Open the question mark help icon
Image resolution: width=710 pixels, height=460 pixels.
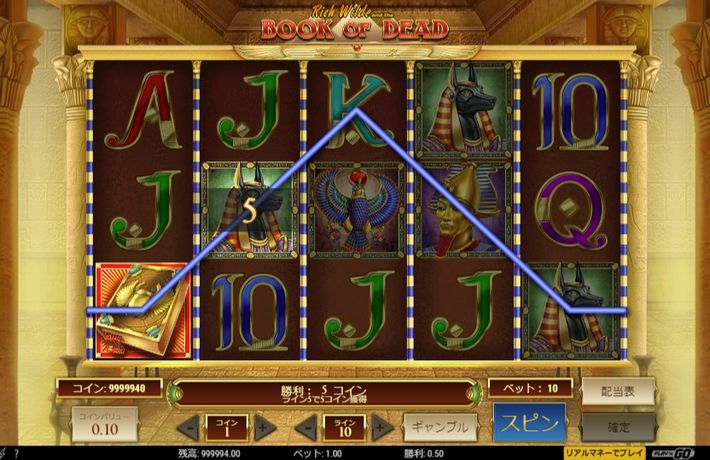pyautogui.click(x=17, y=453)
